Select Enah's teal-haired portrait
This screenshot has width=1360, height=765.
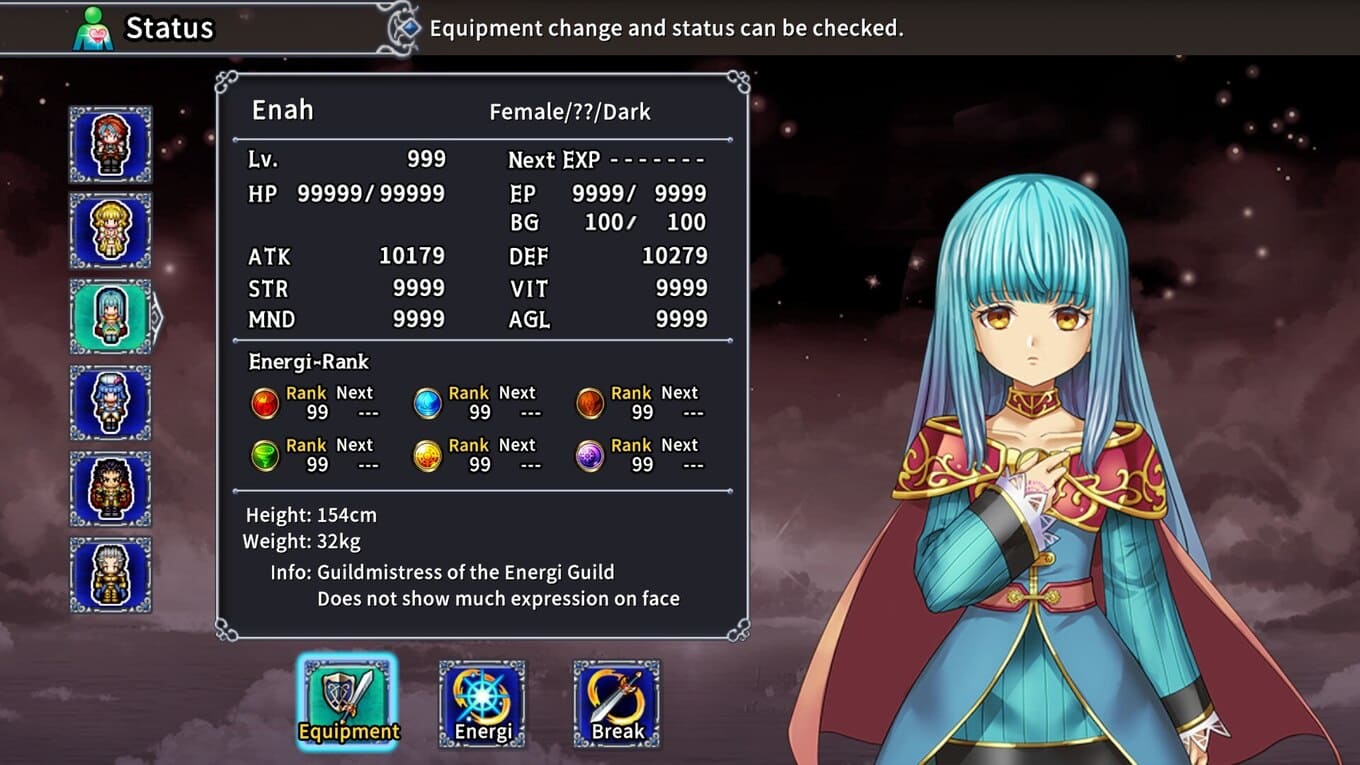(110, 317)
